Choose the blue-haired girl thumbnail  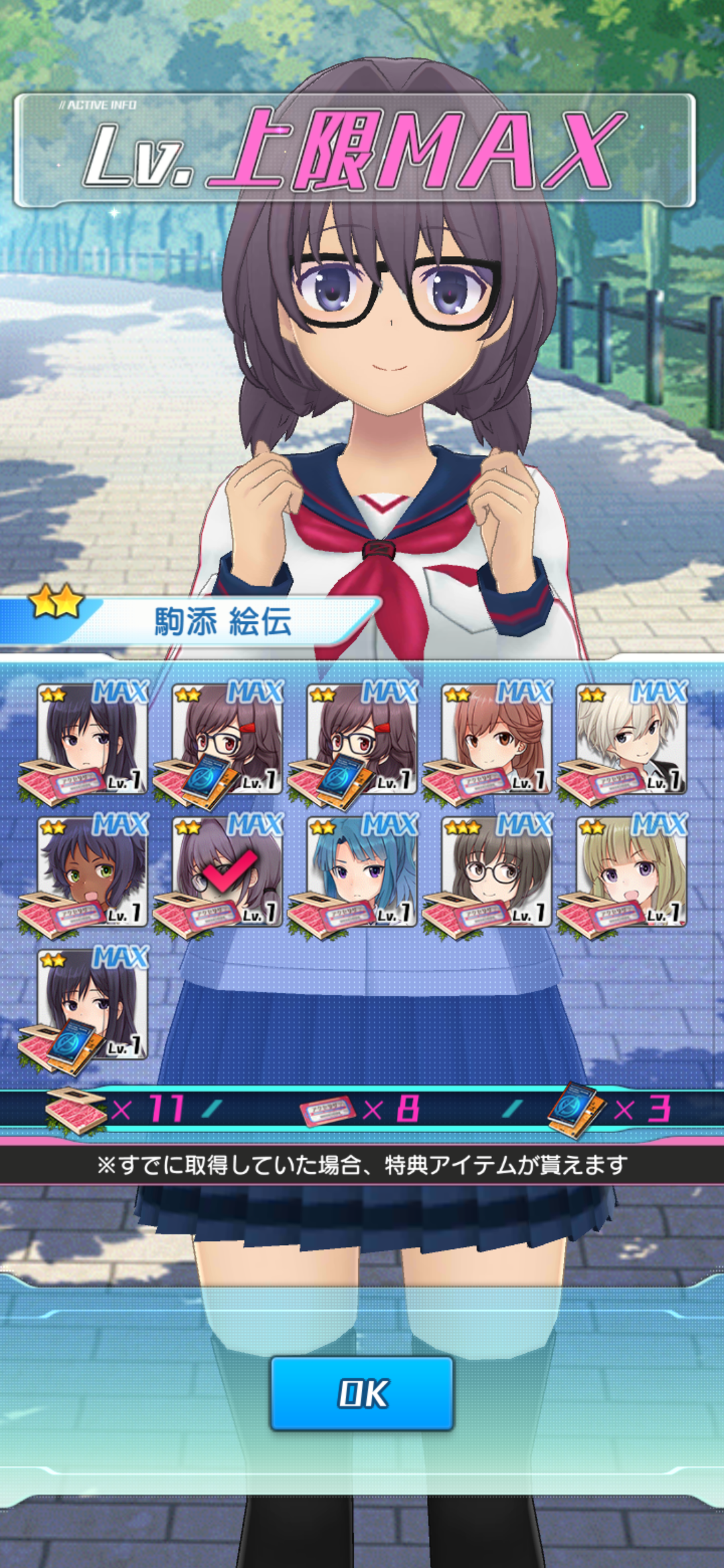coord(362,871)
